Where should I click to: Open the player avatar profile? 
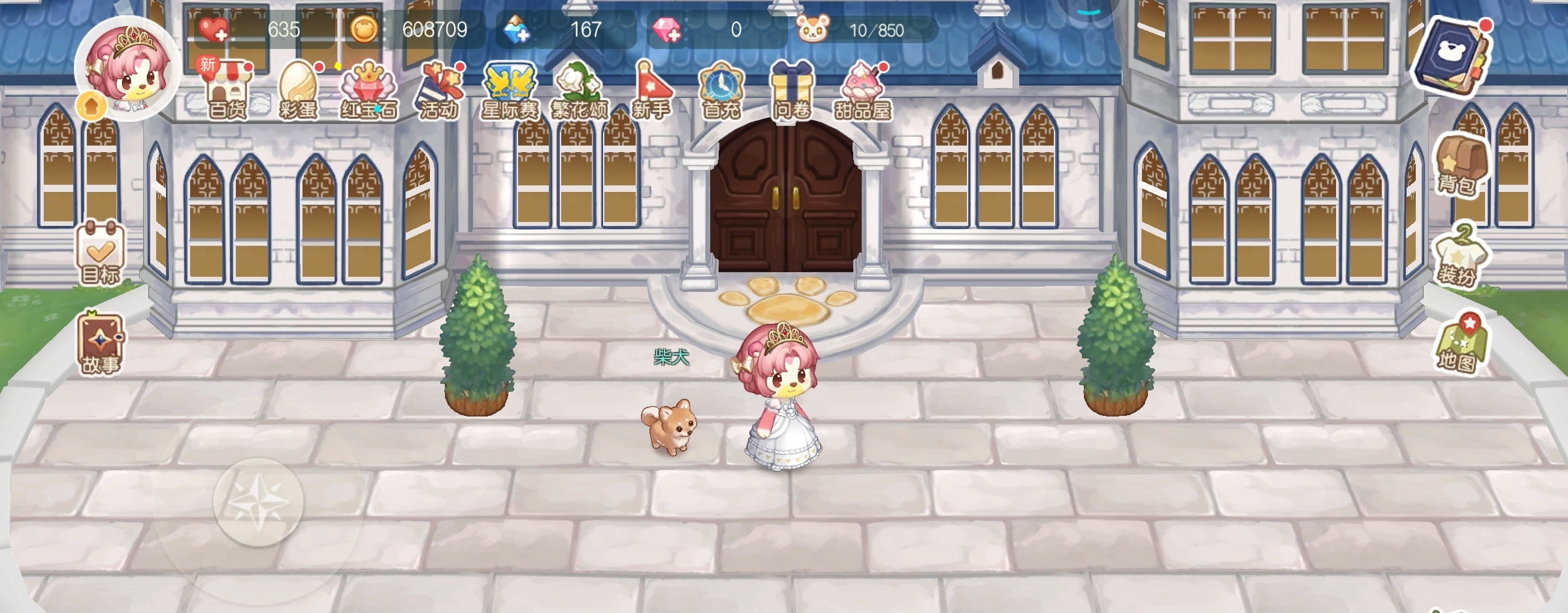tap(128, 69)
